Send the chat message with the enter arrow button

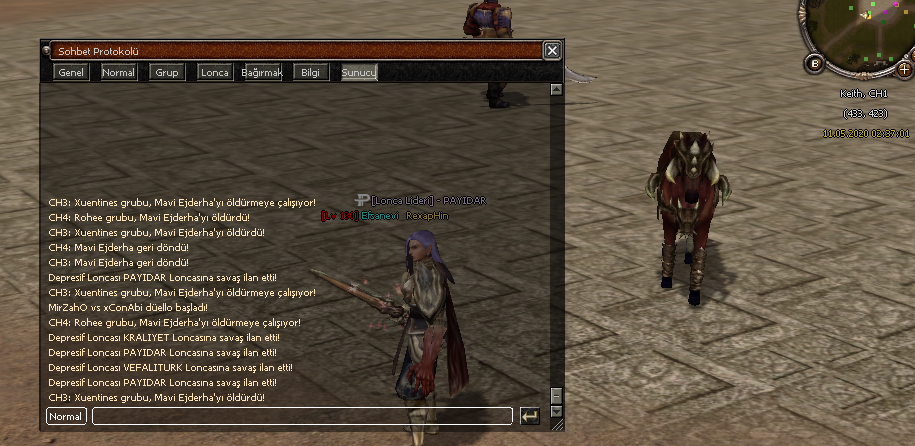pyautogui.click(x=530, y=415)
